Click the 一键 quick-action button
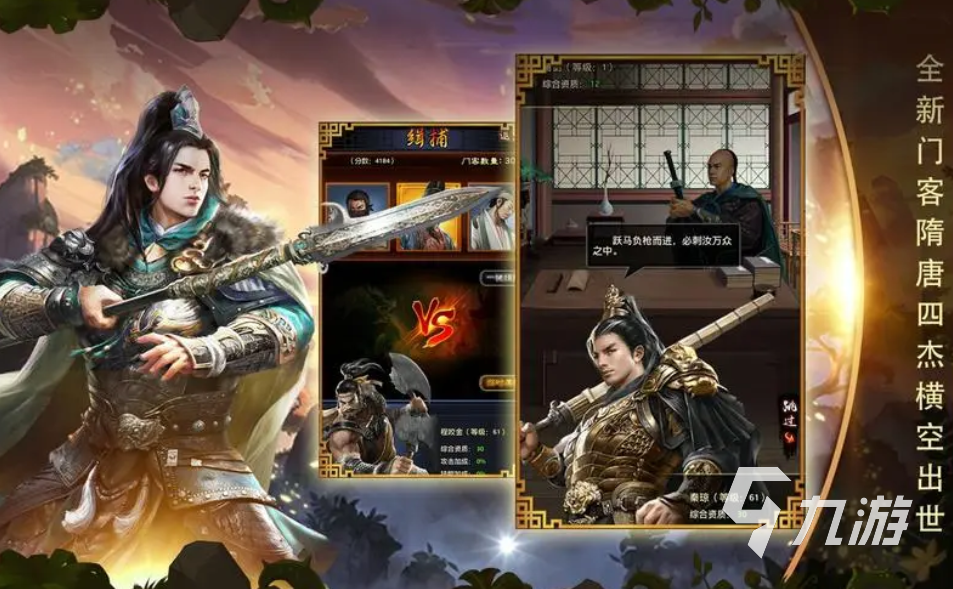Image resolution: width=953 pixels, height=589 pixels. click(x=496, y=279)
